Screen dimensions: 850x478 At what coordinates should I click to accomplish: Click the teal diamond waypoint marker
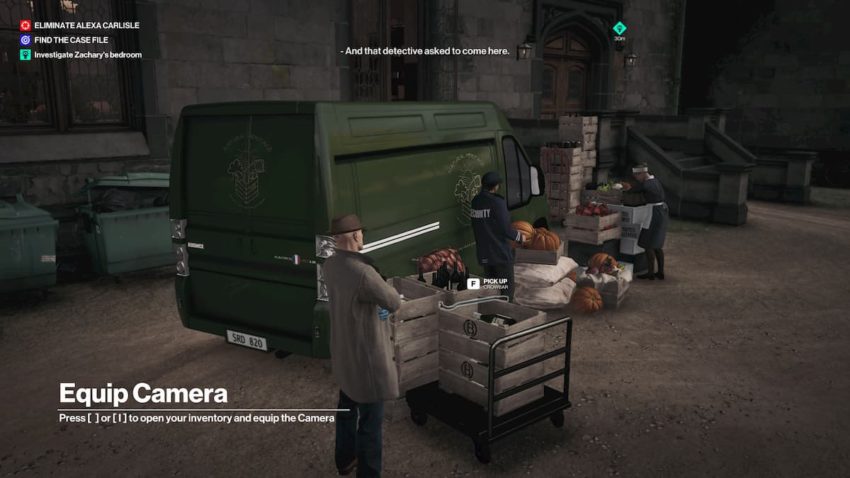pyautogui.click(x=619, y=28)
